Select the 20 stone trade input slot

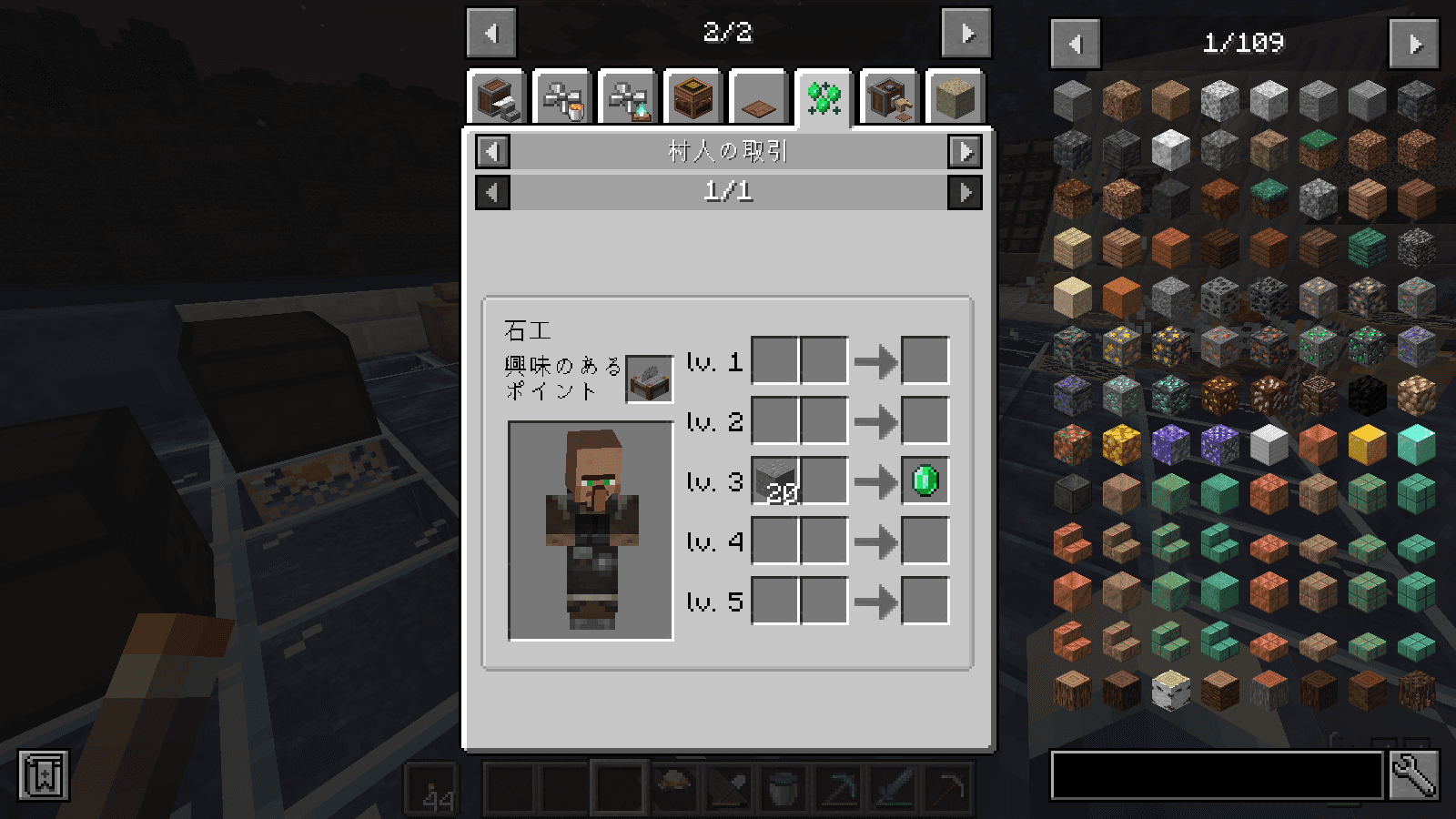(x=775, y=480)
